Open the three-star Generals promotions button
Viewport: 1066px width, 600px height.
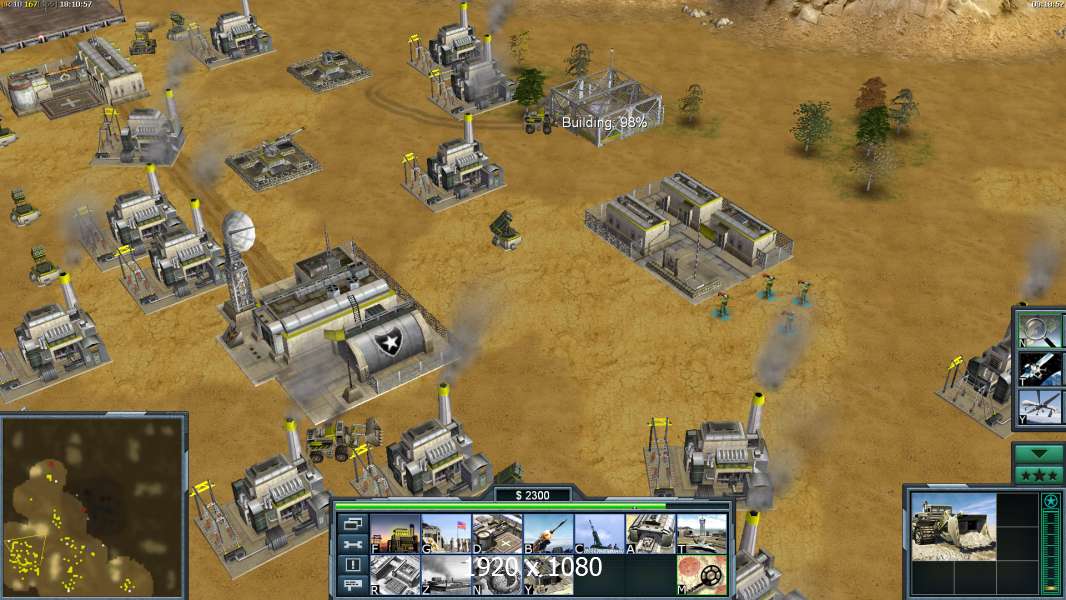pos(1038,474)
